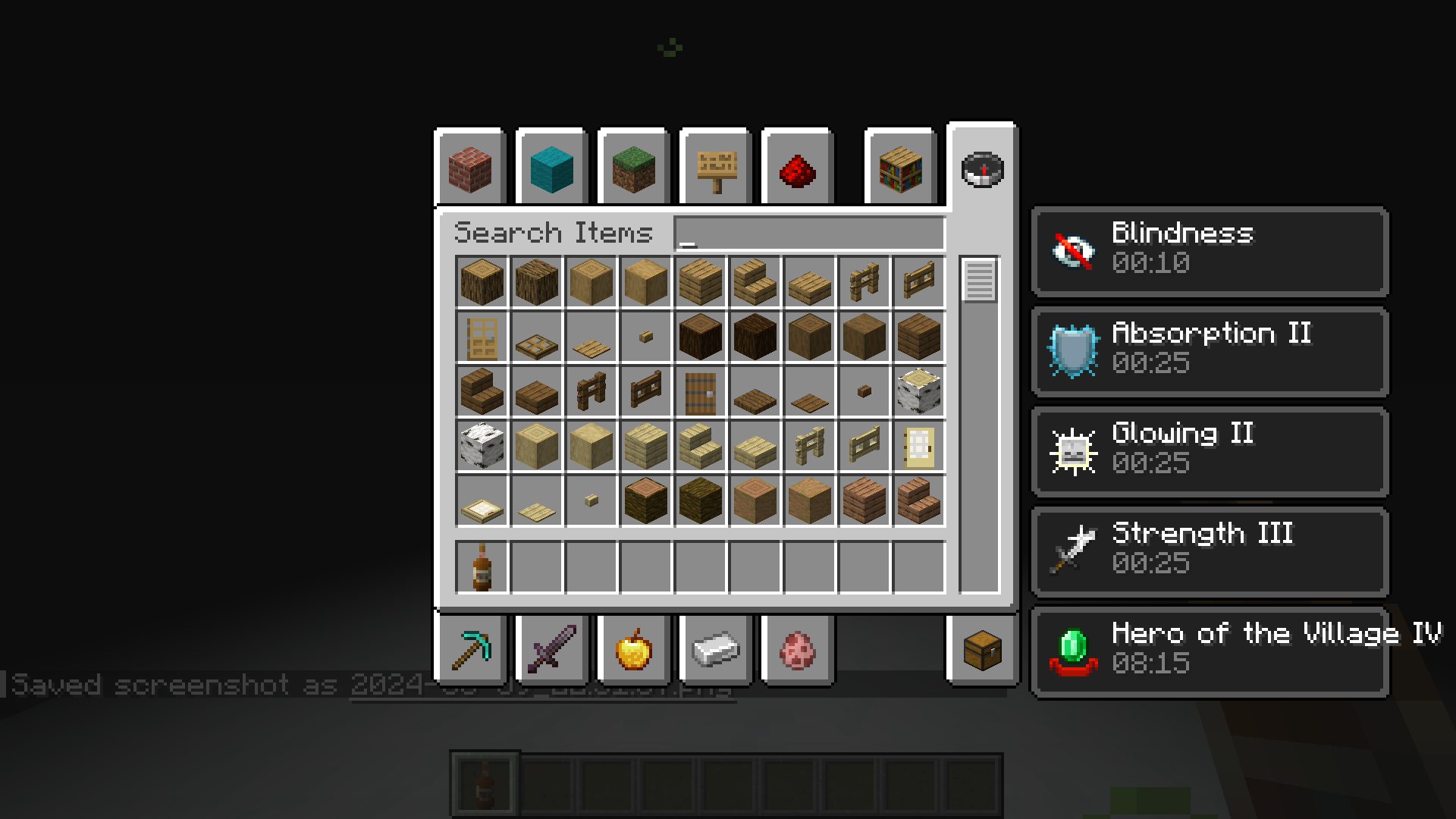Click the spawn egg tab icon
Image resolution: width=1456 pixels, height=819 pixels.
pos(796,648)
